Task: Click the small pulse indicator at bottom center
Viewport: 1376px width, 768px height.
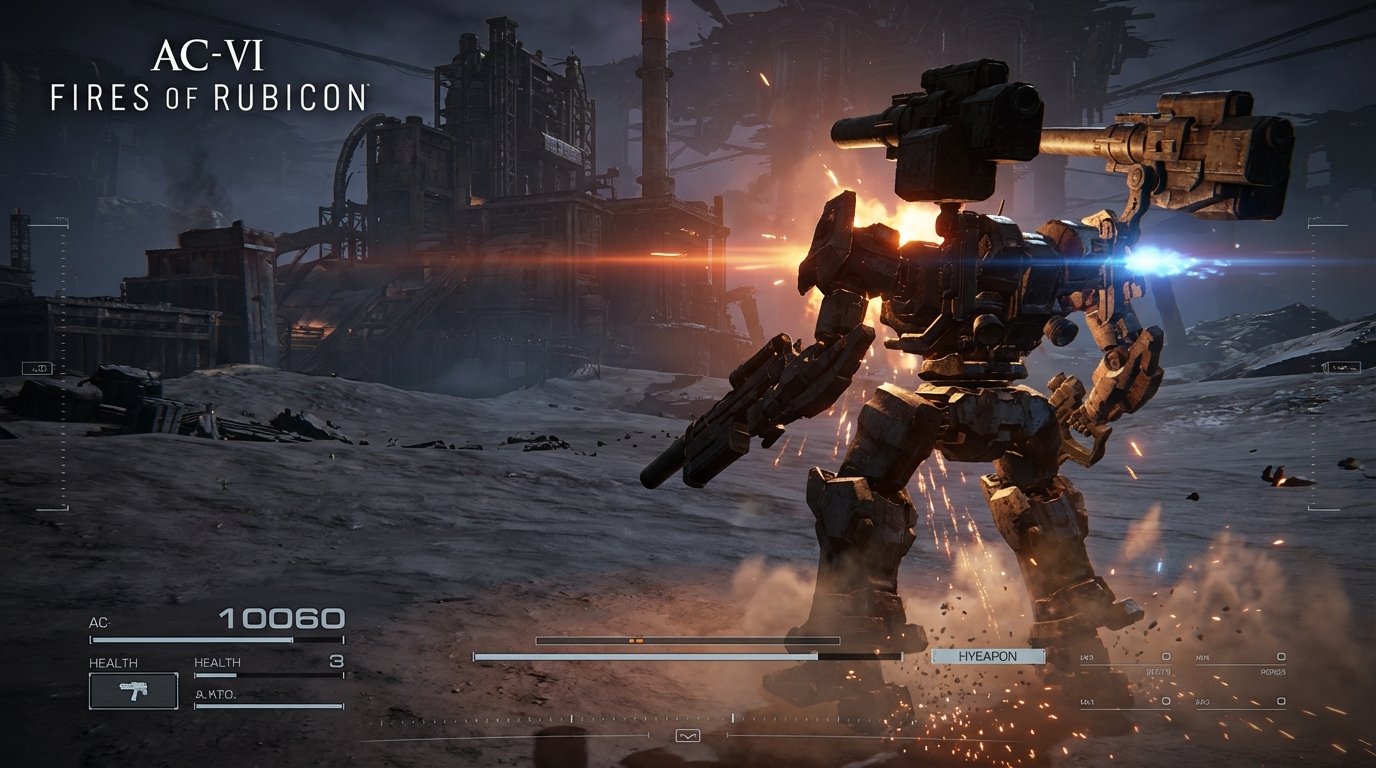Action: pos(688,735)
